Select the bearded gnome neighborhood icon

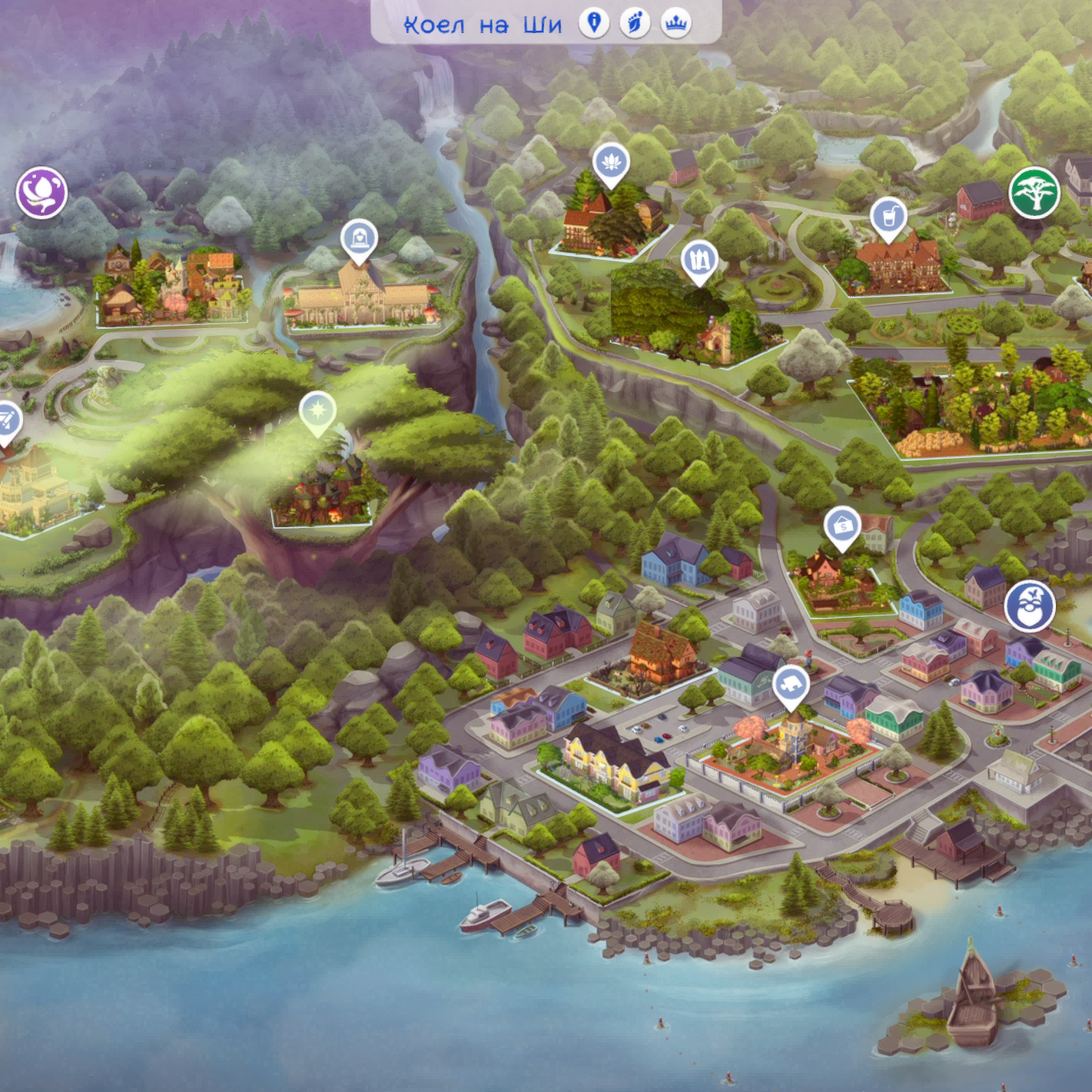(1029, 606)
